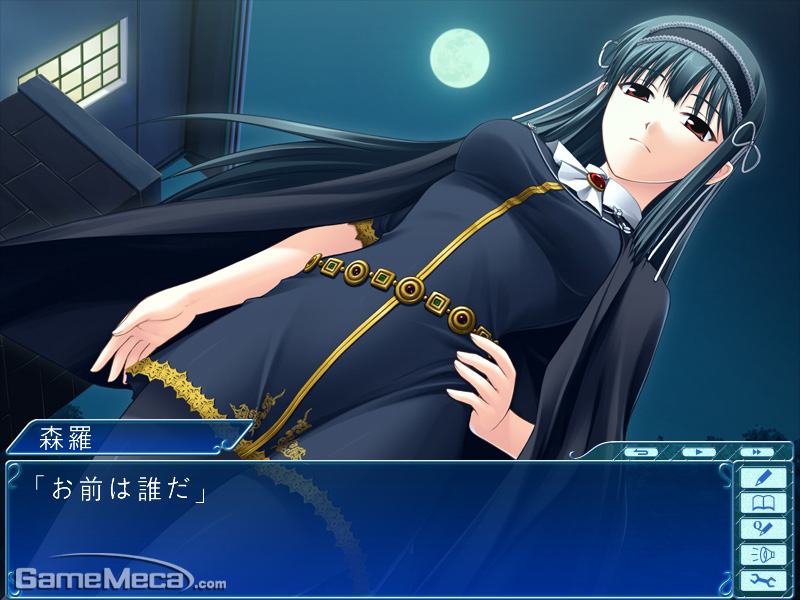
Task: Save the game using the pencil icon
Action: tap(762, 477)
